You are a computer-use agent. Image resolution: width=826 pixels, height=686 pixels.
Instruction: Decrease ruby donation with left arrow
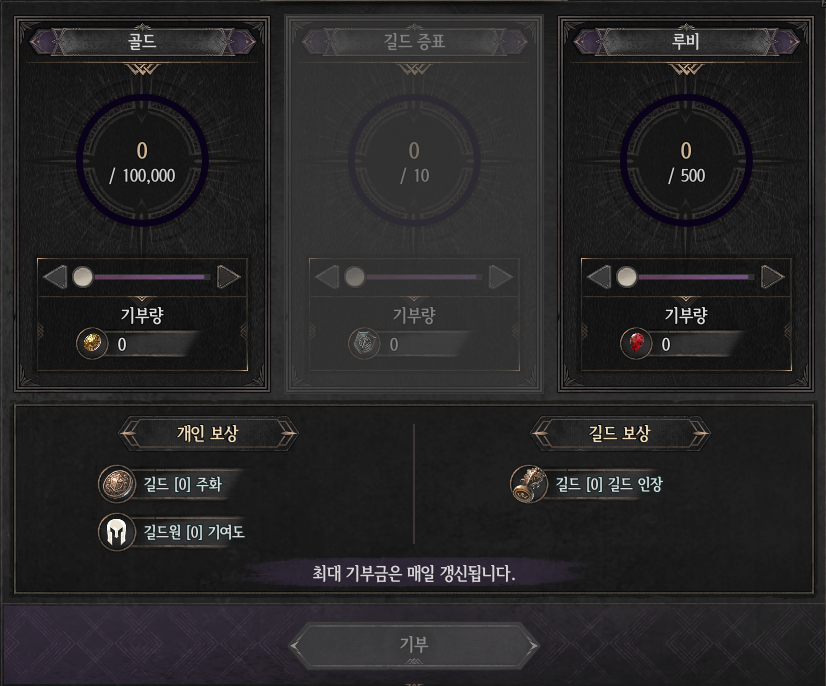(599, 276)
